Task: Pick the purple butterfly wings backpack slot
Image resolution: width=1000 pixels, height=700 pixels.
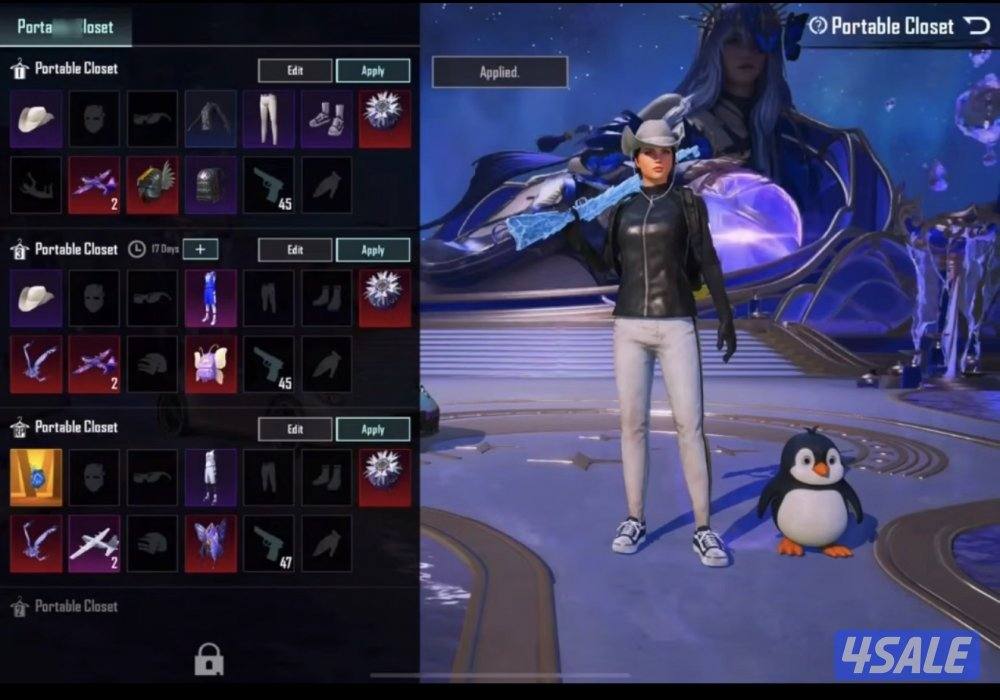Action: coord(211,544)
